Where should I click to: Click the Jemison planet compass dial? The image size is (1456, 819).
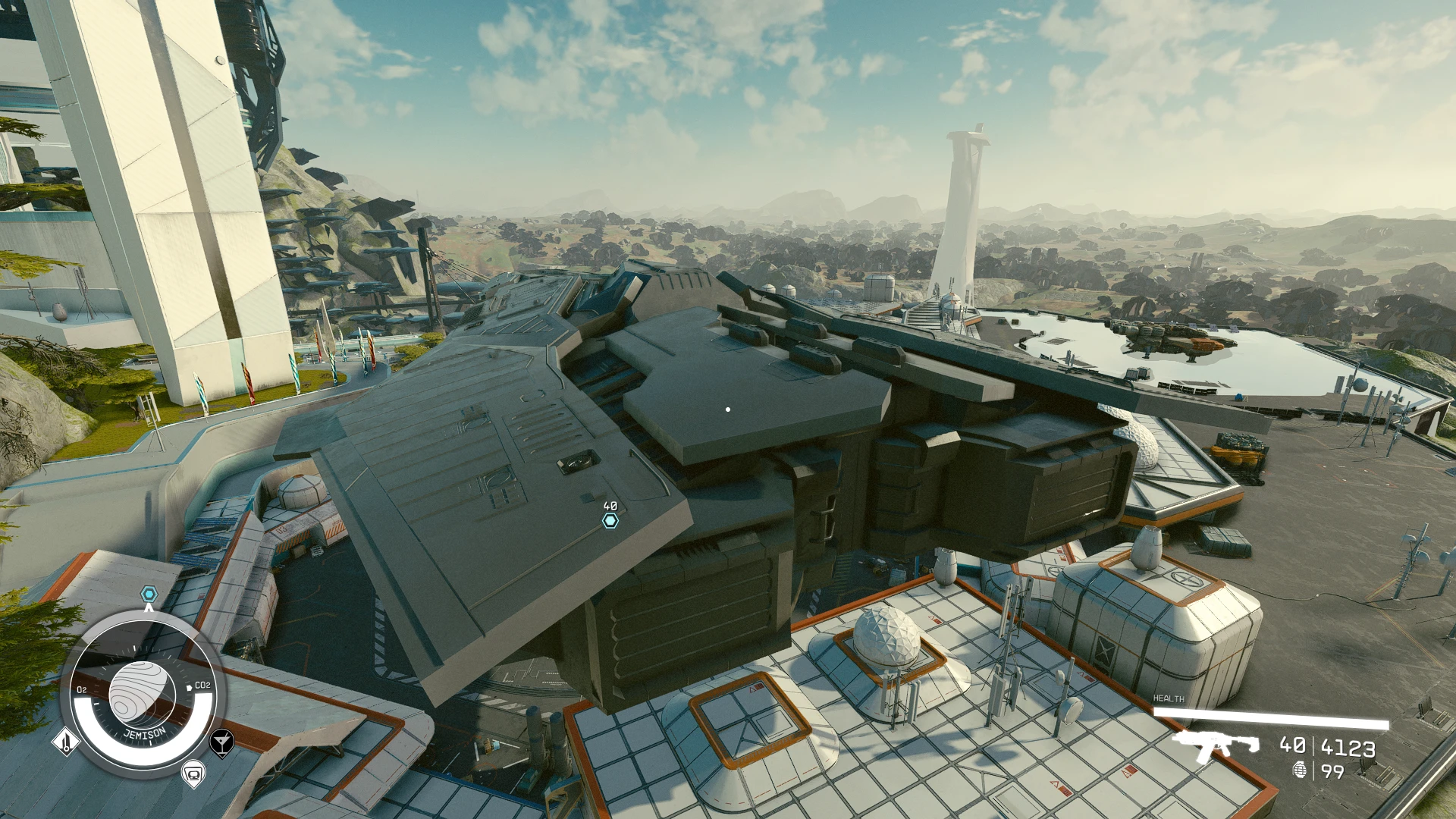pyautogui.click(x=143, y=692)
